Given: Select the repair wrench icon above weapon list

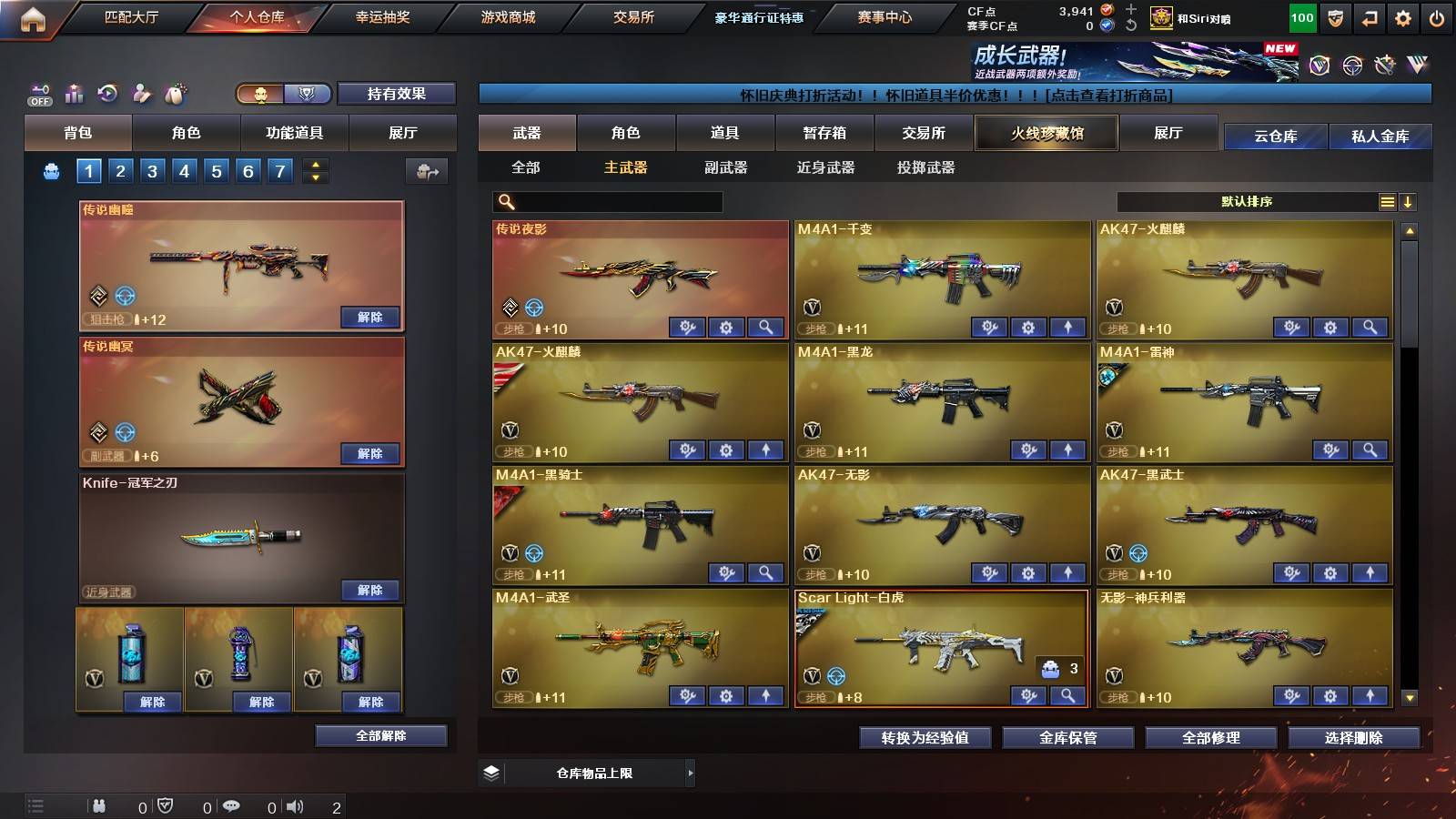Looking at the screenshot, I should click(1384, 64).
